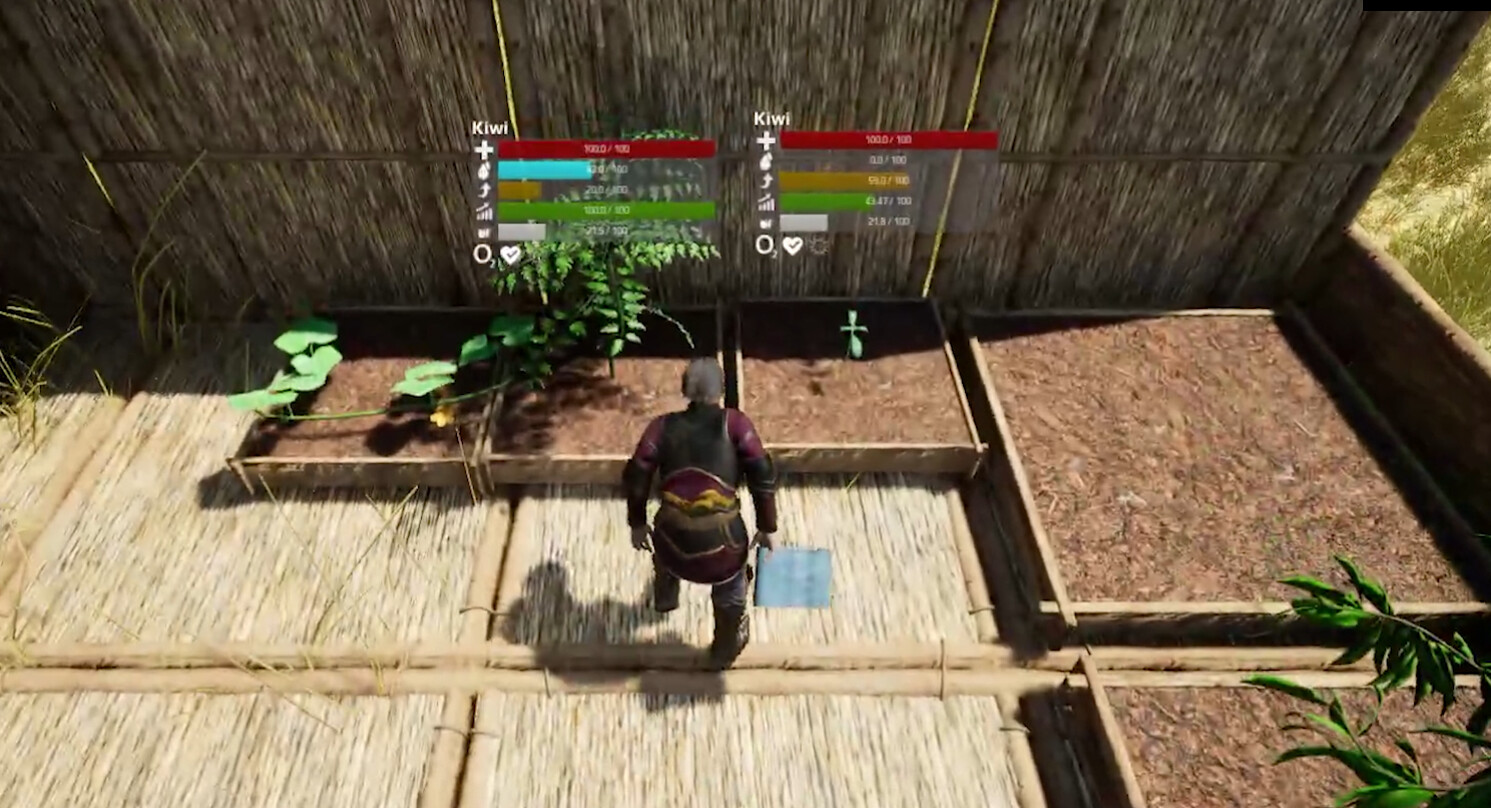Select the water droplet icon on right Kiwi panel
Viewport: 1491px width, 808px height.
point(764,160)
